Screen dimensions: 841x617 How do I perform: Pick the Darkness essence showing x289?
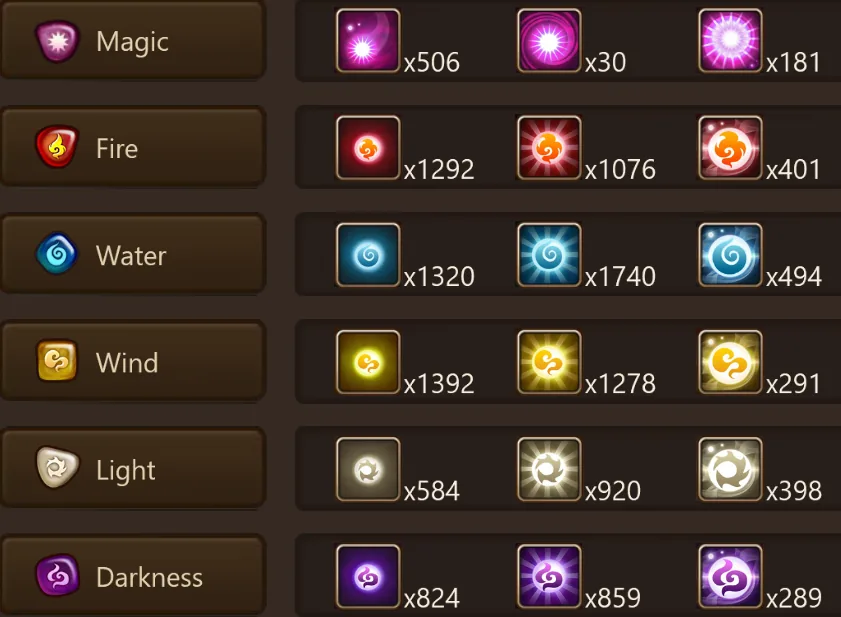[x=730, y=576]
